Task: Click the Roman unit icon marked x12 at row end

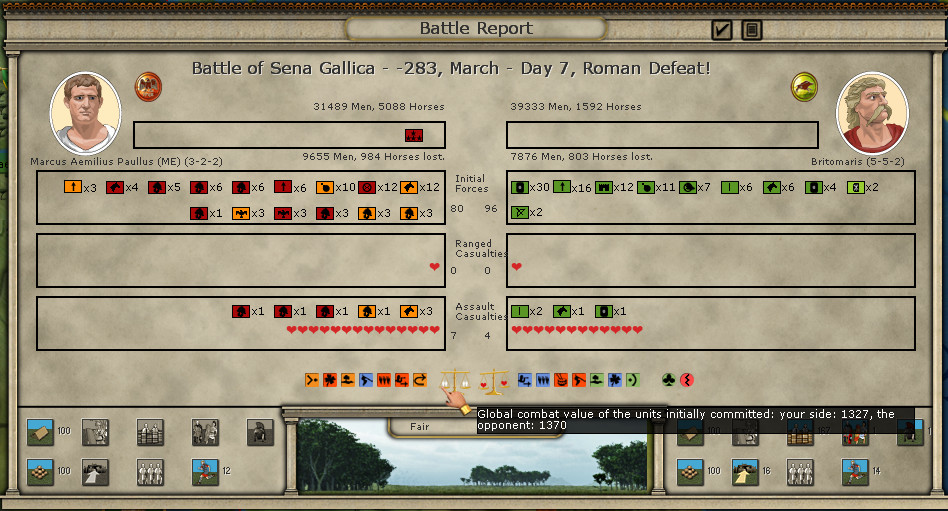Action: pos(409,187)
